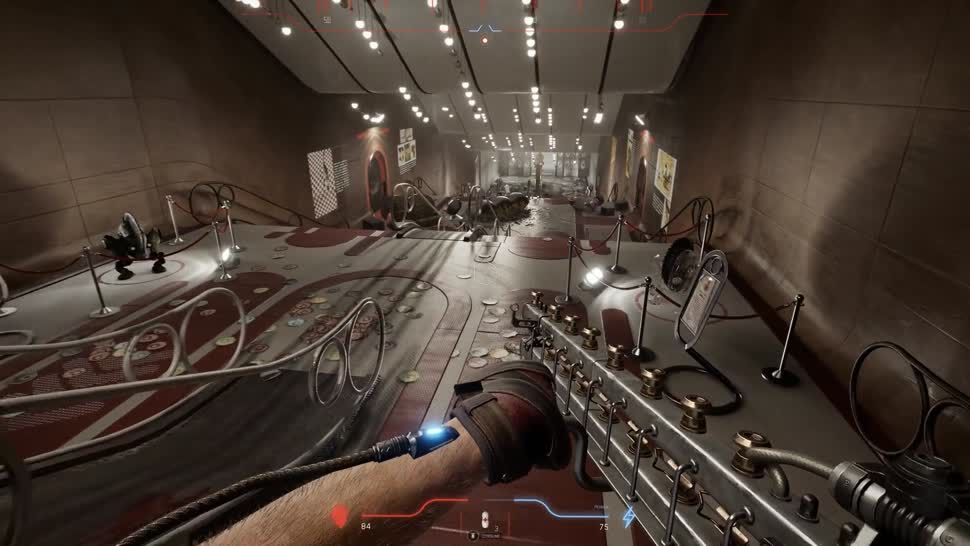Click the blue lightning energy icon
970x546 pixels.
point(629,517)
